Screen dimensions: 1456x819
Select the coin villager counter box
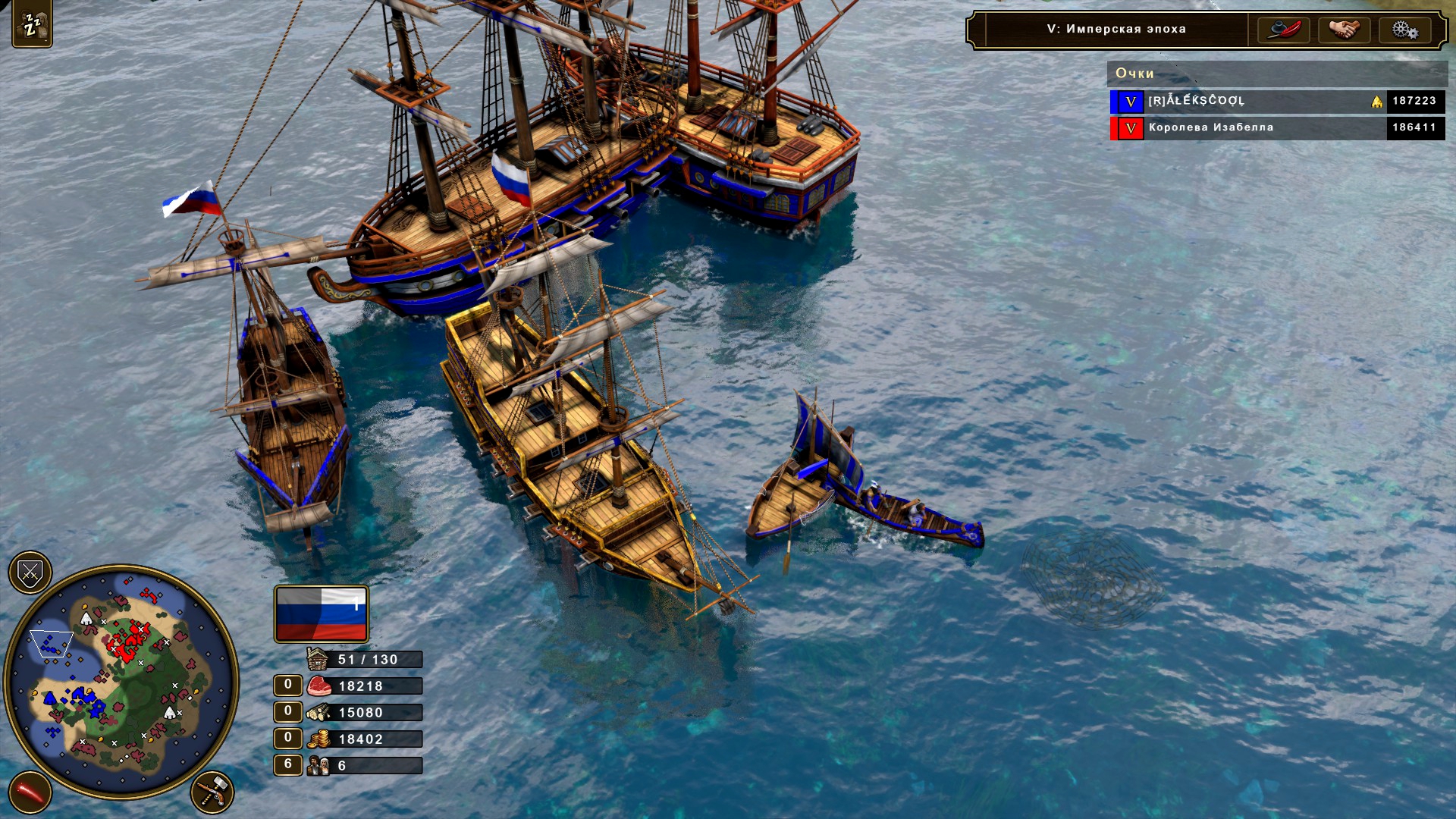point(288,739)
